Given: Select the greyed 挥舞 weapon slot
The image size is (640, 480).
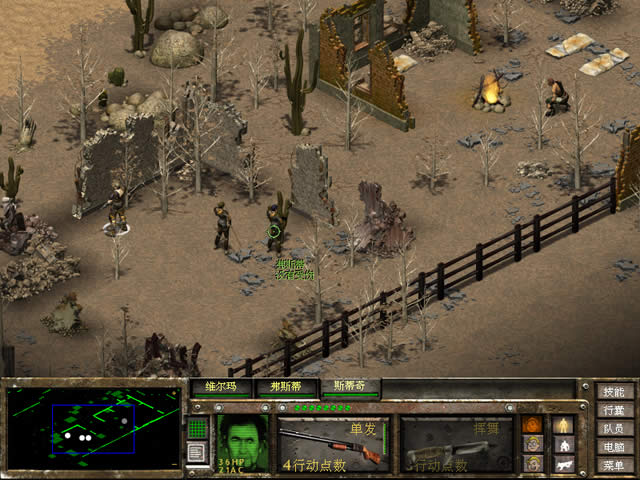Looking at the screenshot, I should click(x=457, y=444).
